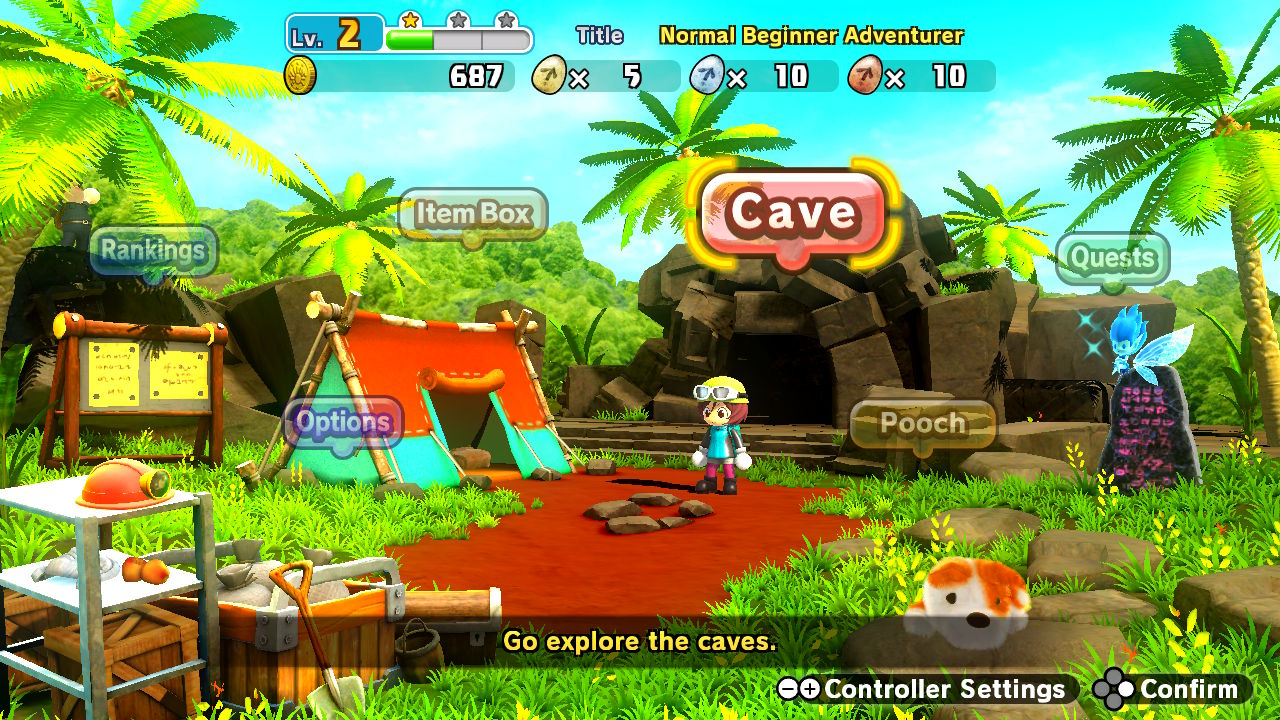Viewport: 1280px width, 720px height.
Task: Select the Pooch menu option
Action: click(x=926, y=423)
